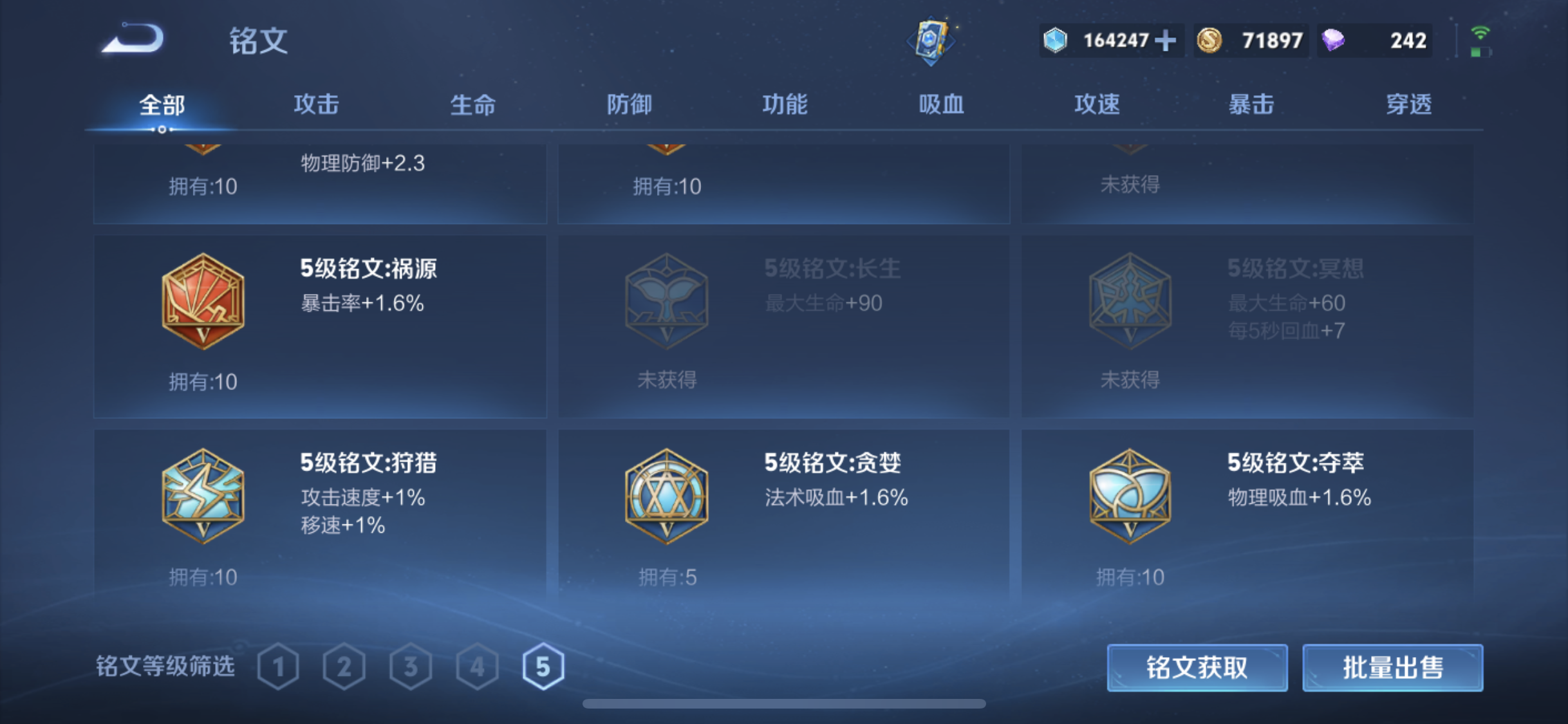
Task: Toggle level 5 in inscription level filter
Action: coord(544,667)
